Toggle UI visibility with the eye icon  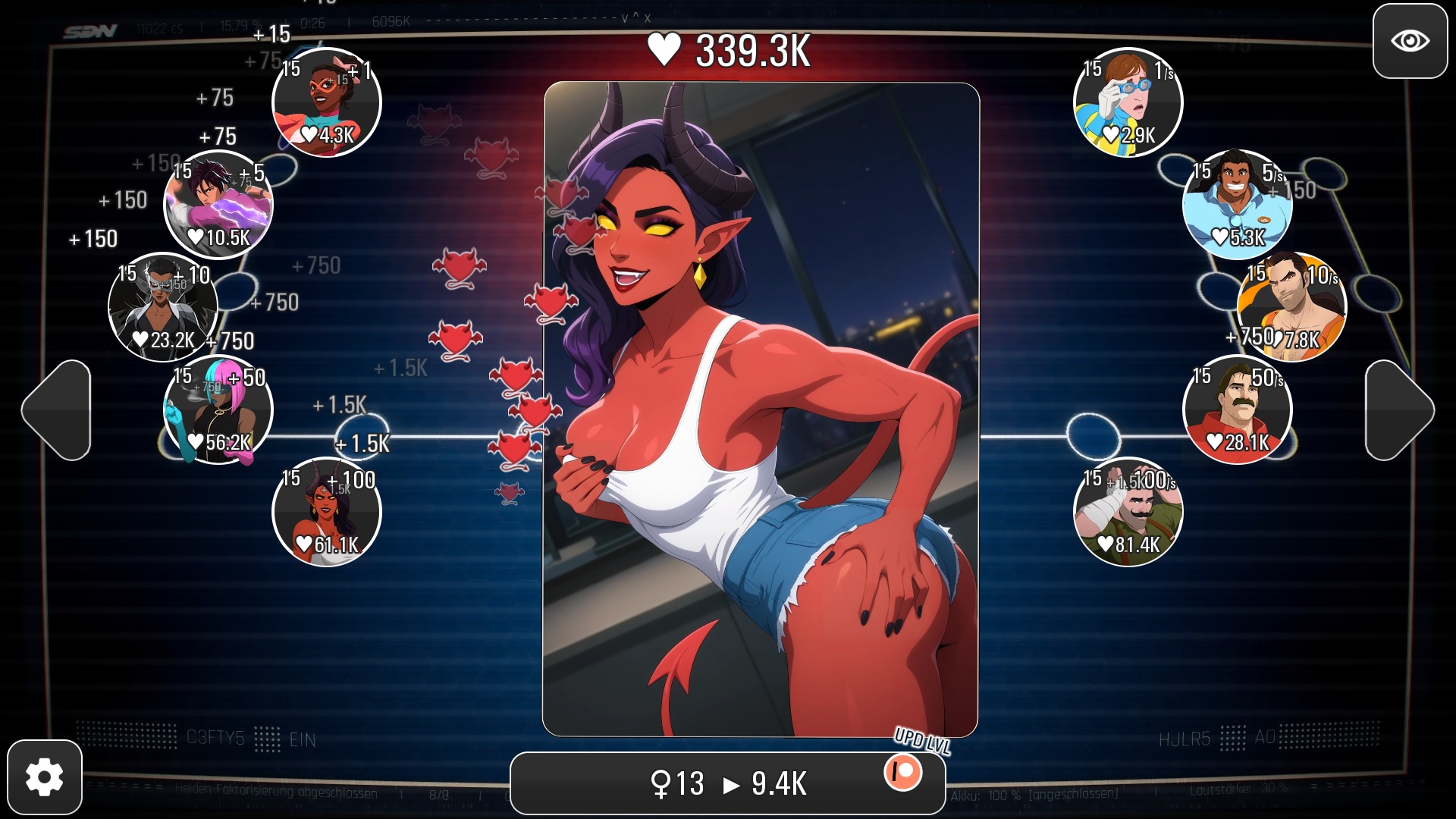coord(1409,42)
